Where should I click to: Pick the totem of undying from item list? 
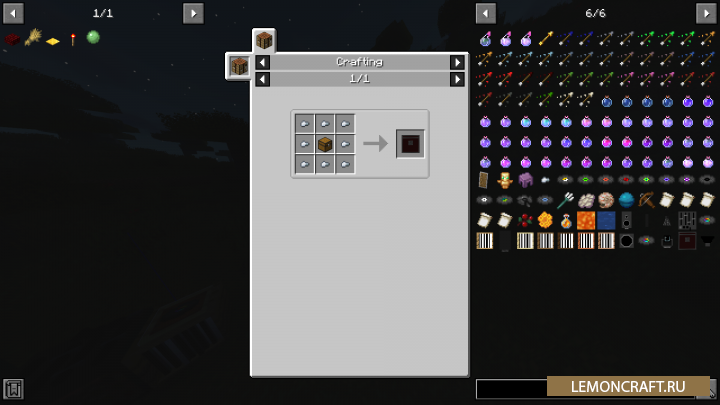point(505,180)
